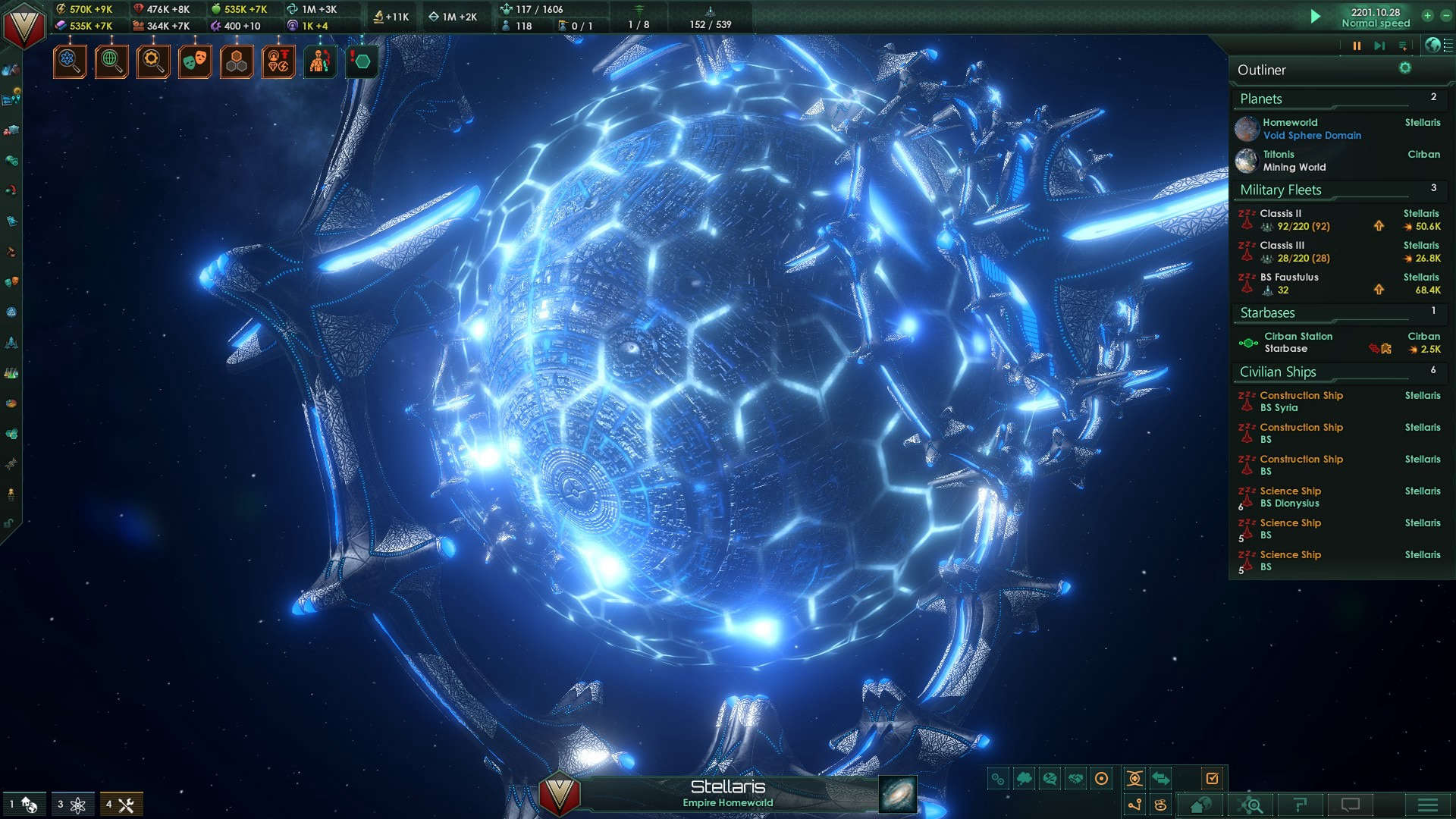Open the engineering research notification icon
1456x819 pixels.
(153, 62)
